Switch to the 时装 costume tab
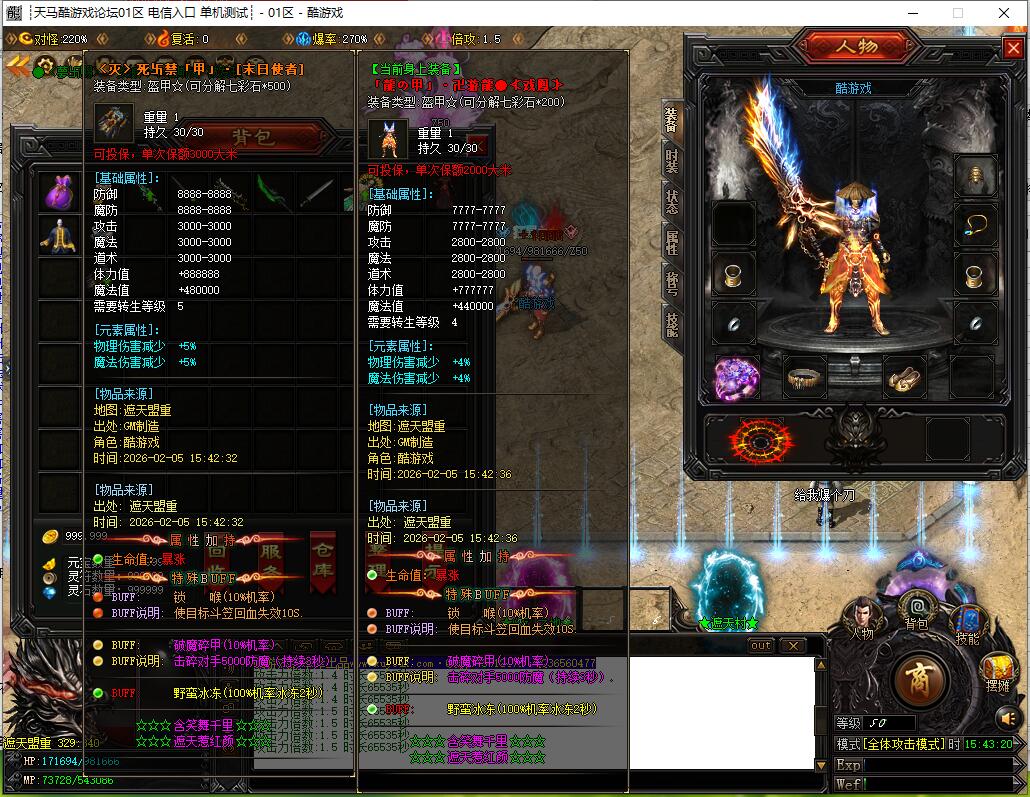Viewport: 1030px width, 797px height. 671,160
